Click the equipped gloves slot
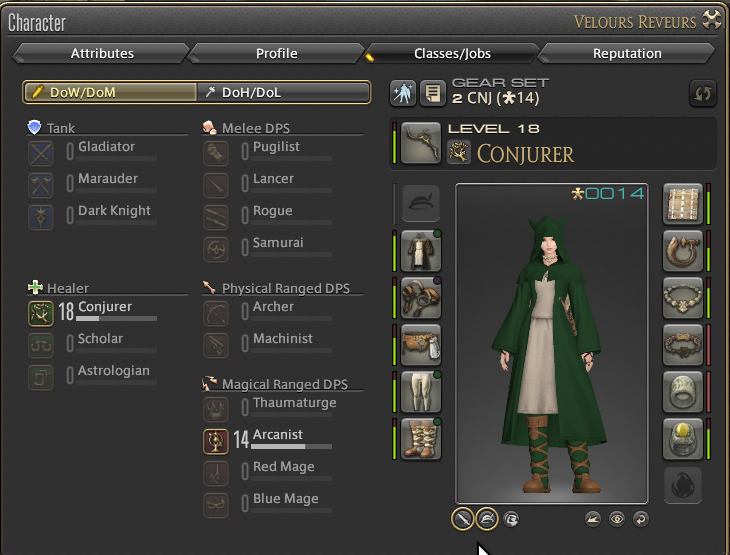 point(421,298)
